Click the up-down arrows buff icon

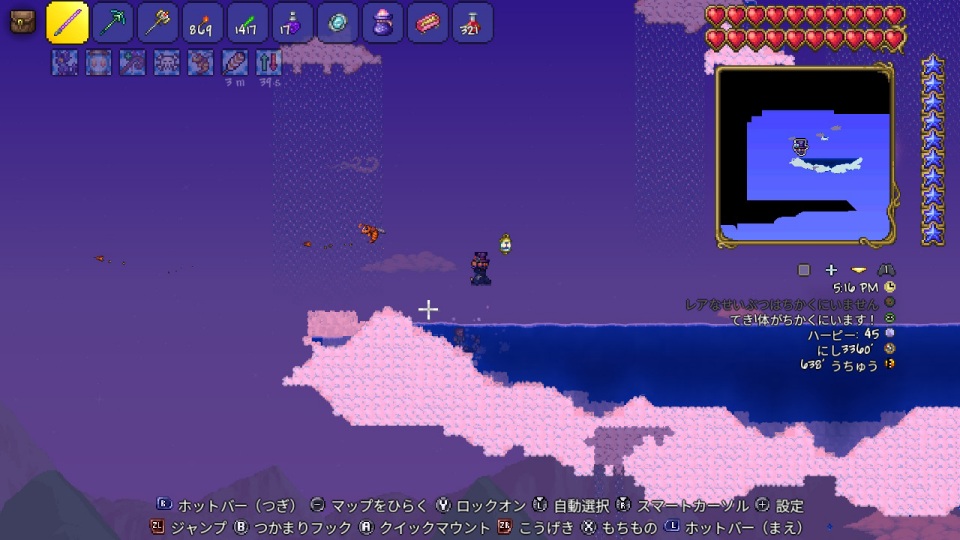[x=268, y=62]
